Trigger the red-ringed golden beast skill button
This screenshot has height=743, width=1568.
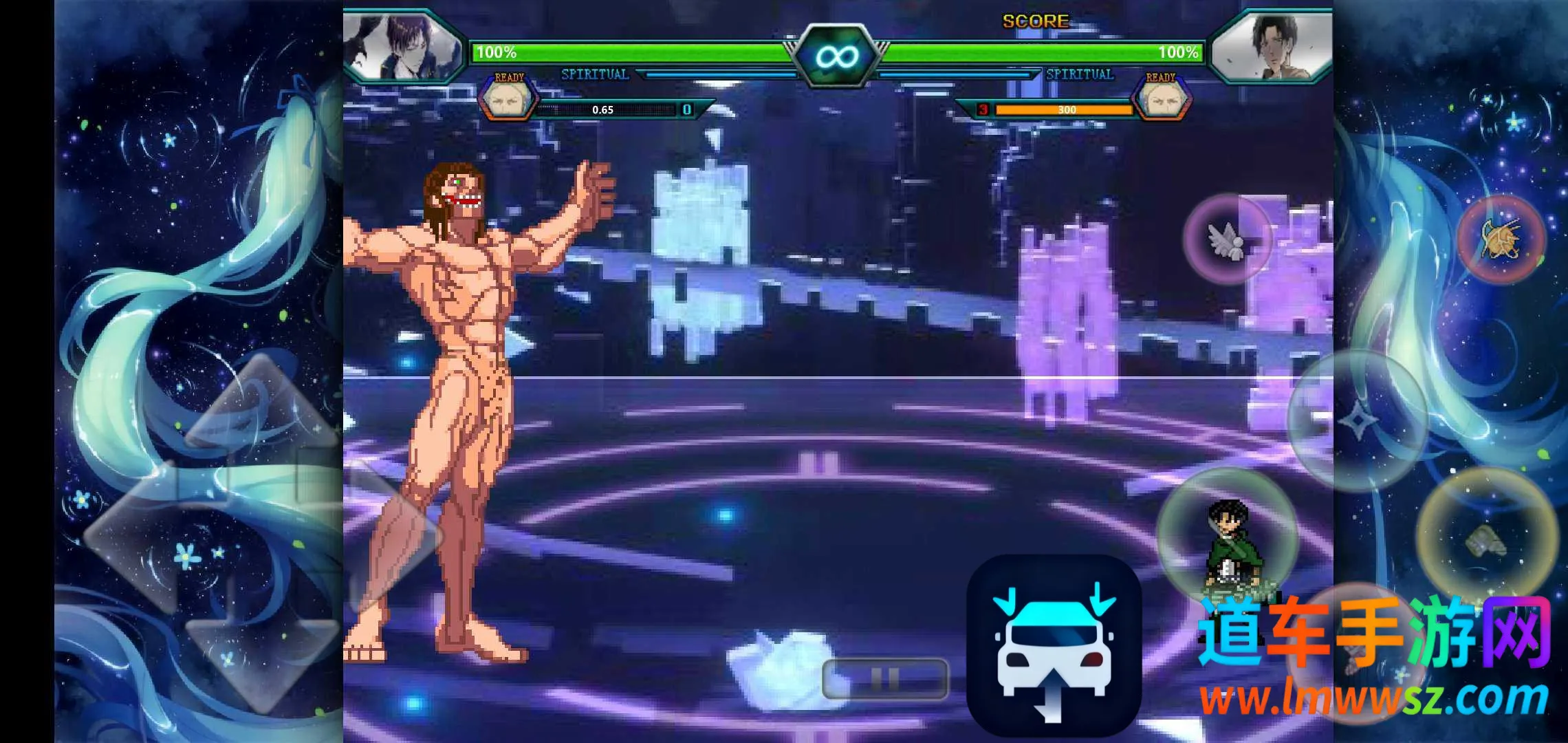coord(1501,239)
